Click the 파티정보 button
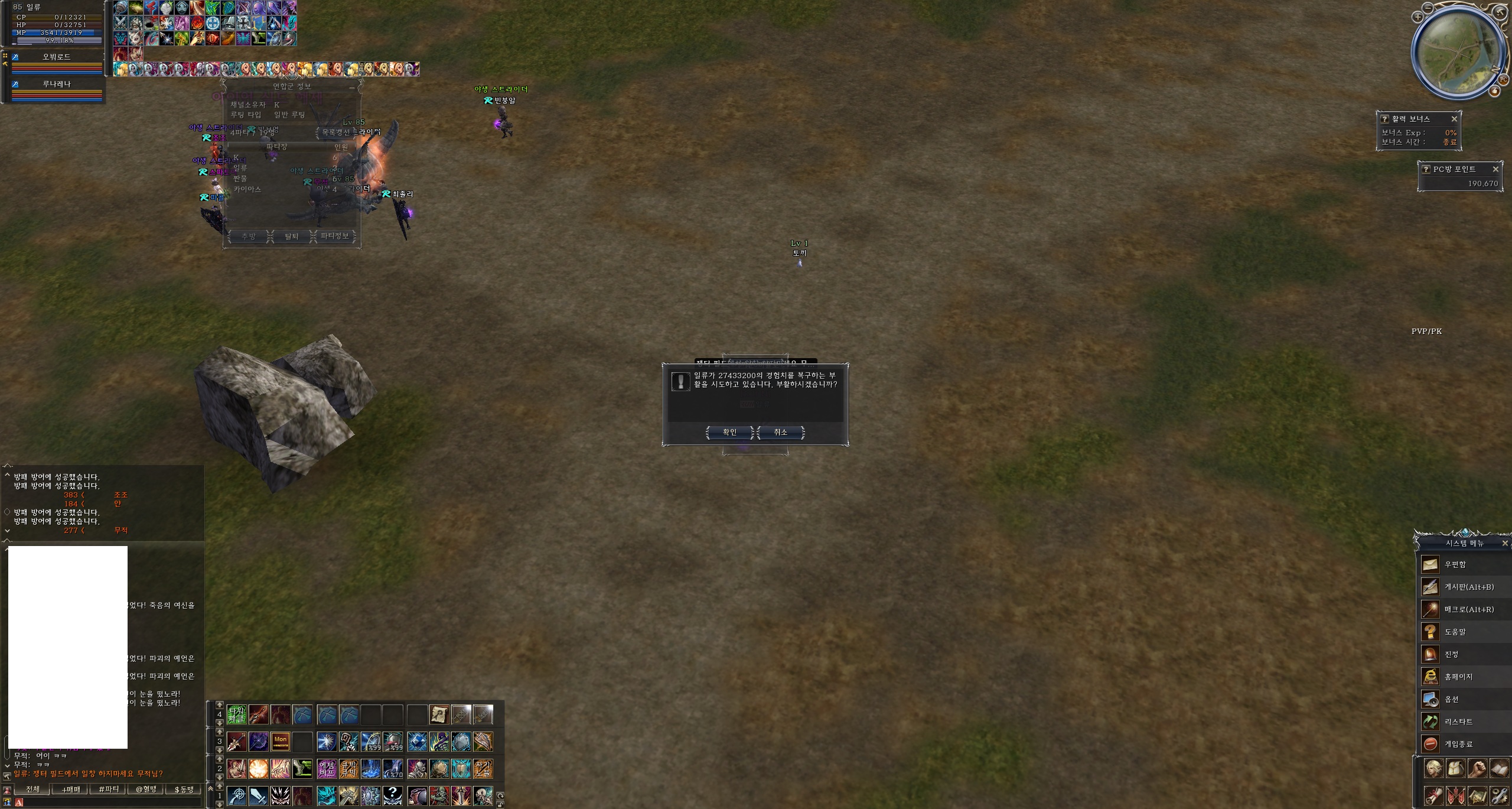Screen dimensions: 1512x809 (x=334, y=236)
